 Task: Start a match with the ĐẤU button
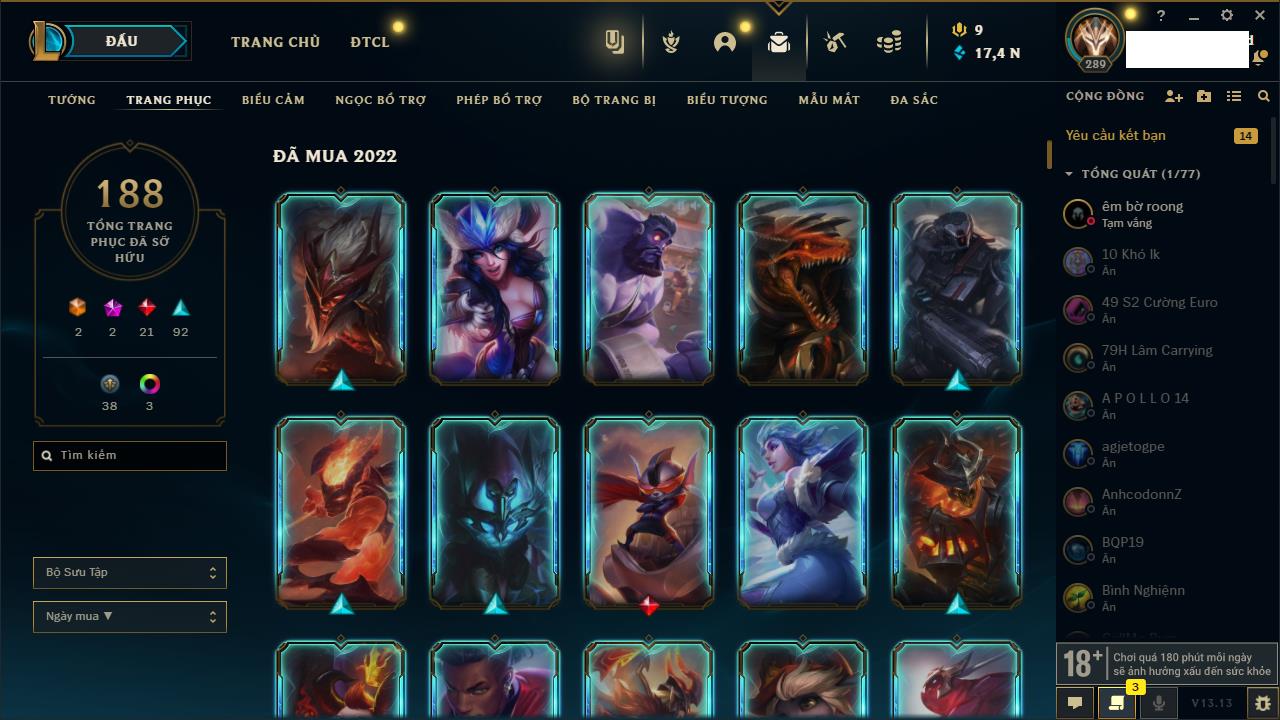click(122, 41)
